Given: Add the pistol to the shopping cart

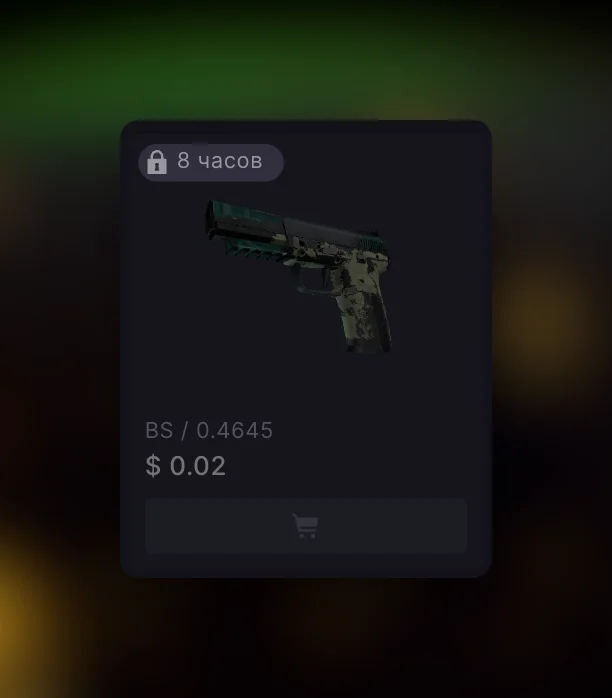Looking at the screenshot, I should [305, 526].
